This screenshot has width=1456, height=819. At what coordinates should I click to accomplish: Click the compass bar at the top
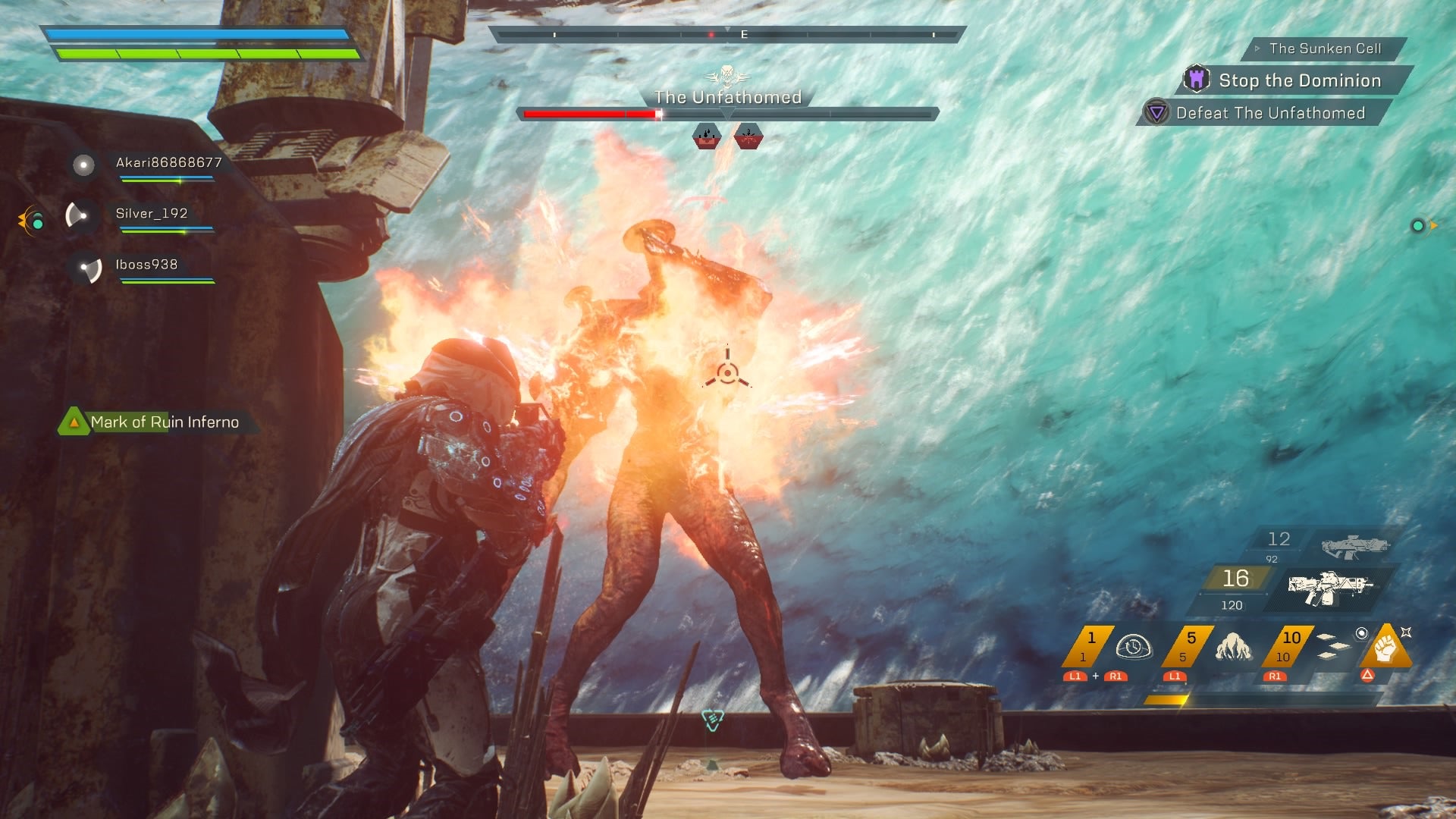pyautogui.click(x=726, y=35)
